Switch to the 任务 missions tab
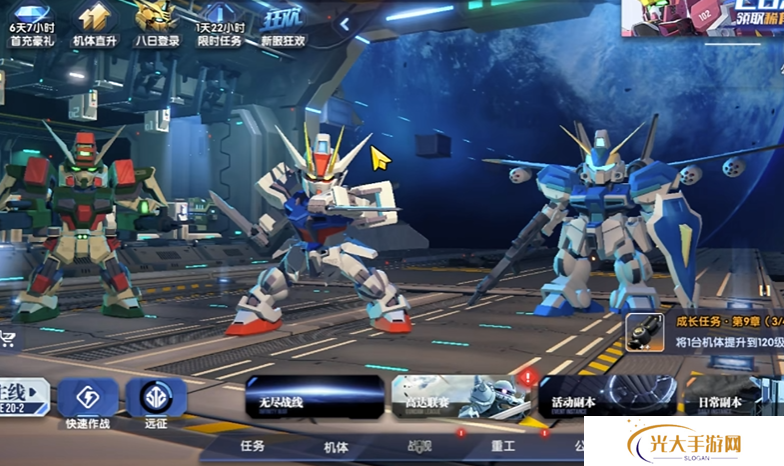The height and width of the screenshot is (466, 784). coord(252,446)
